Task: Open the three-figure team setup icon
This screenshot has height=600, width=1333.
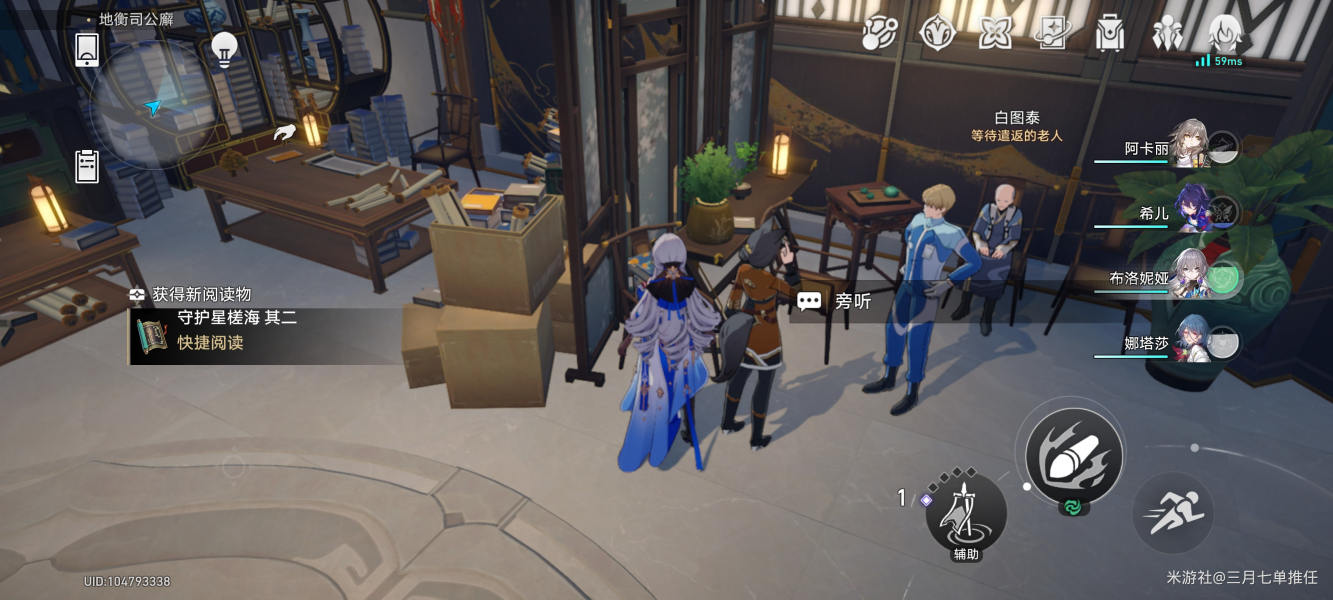Action: pyautogui.click(x=1167, y=33)
